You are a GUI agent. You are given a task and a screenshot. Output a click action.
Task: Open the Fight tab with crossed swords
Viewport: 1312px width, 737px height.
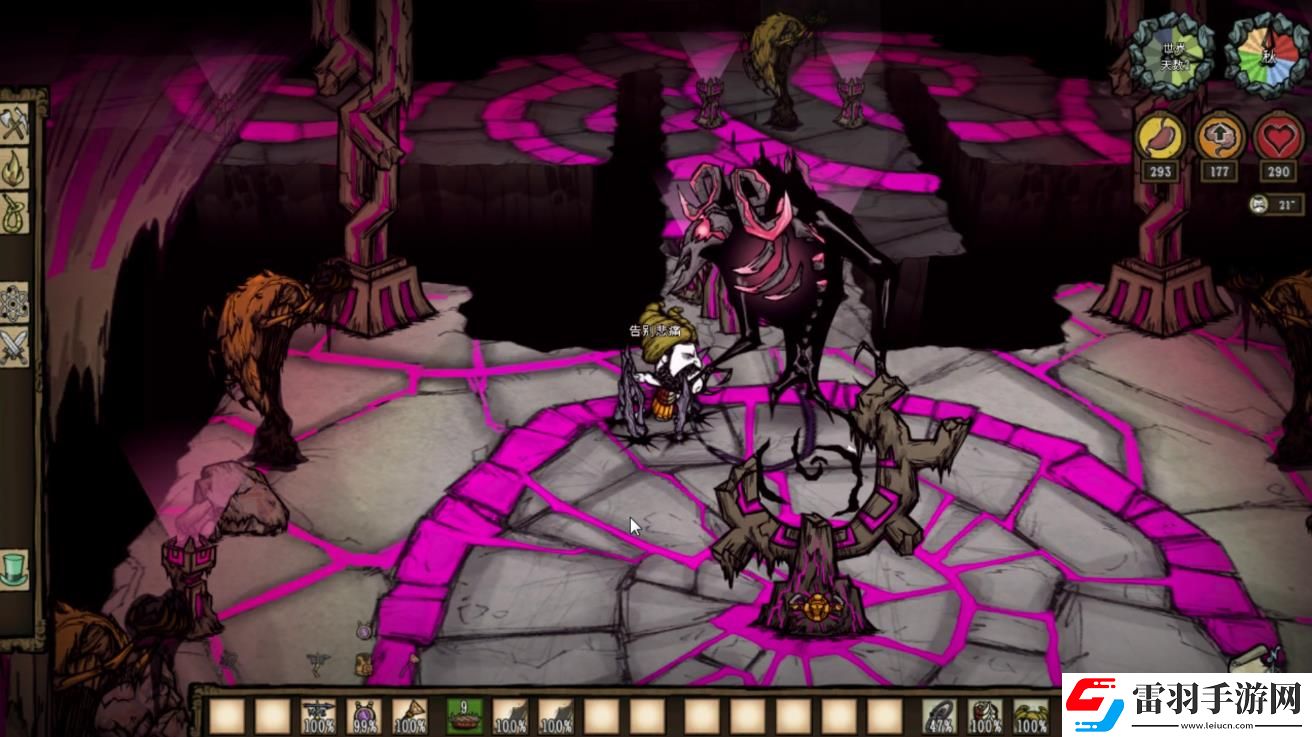[x=15, y=347]
